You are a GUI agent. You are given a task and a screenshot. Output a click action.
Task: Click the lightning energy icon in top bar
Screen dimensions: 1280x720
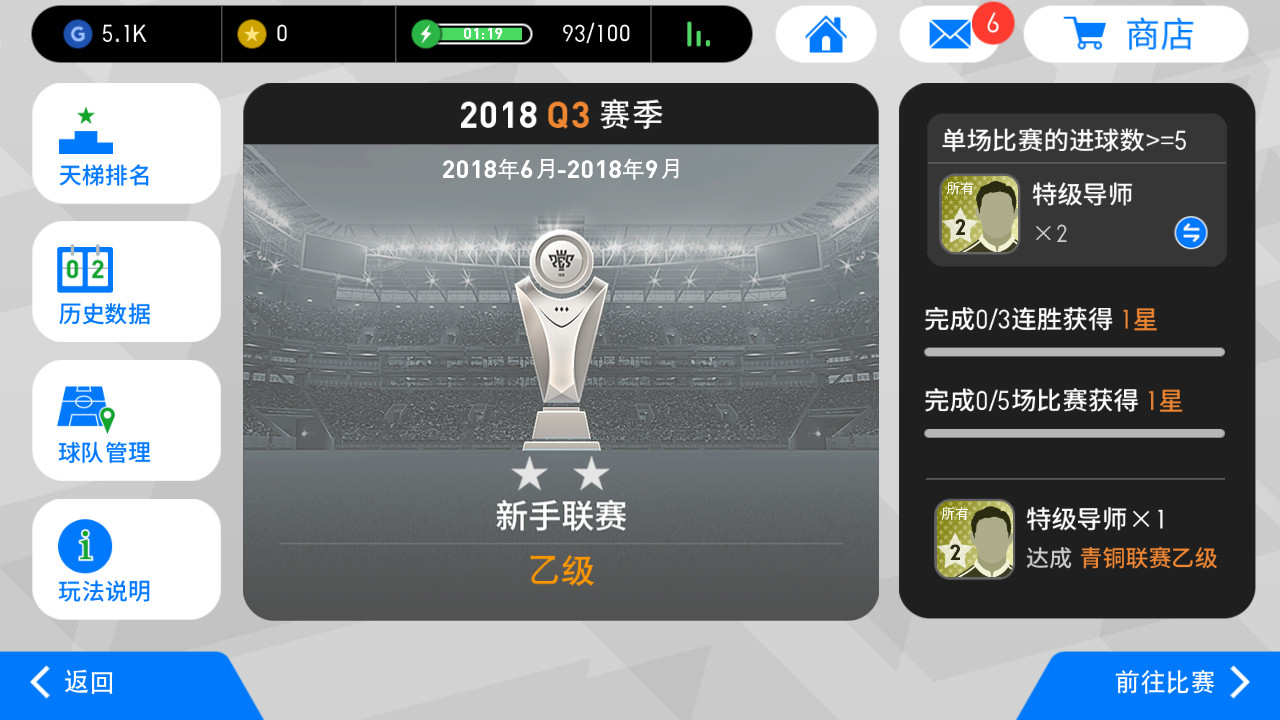tap(426, 33)
